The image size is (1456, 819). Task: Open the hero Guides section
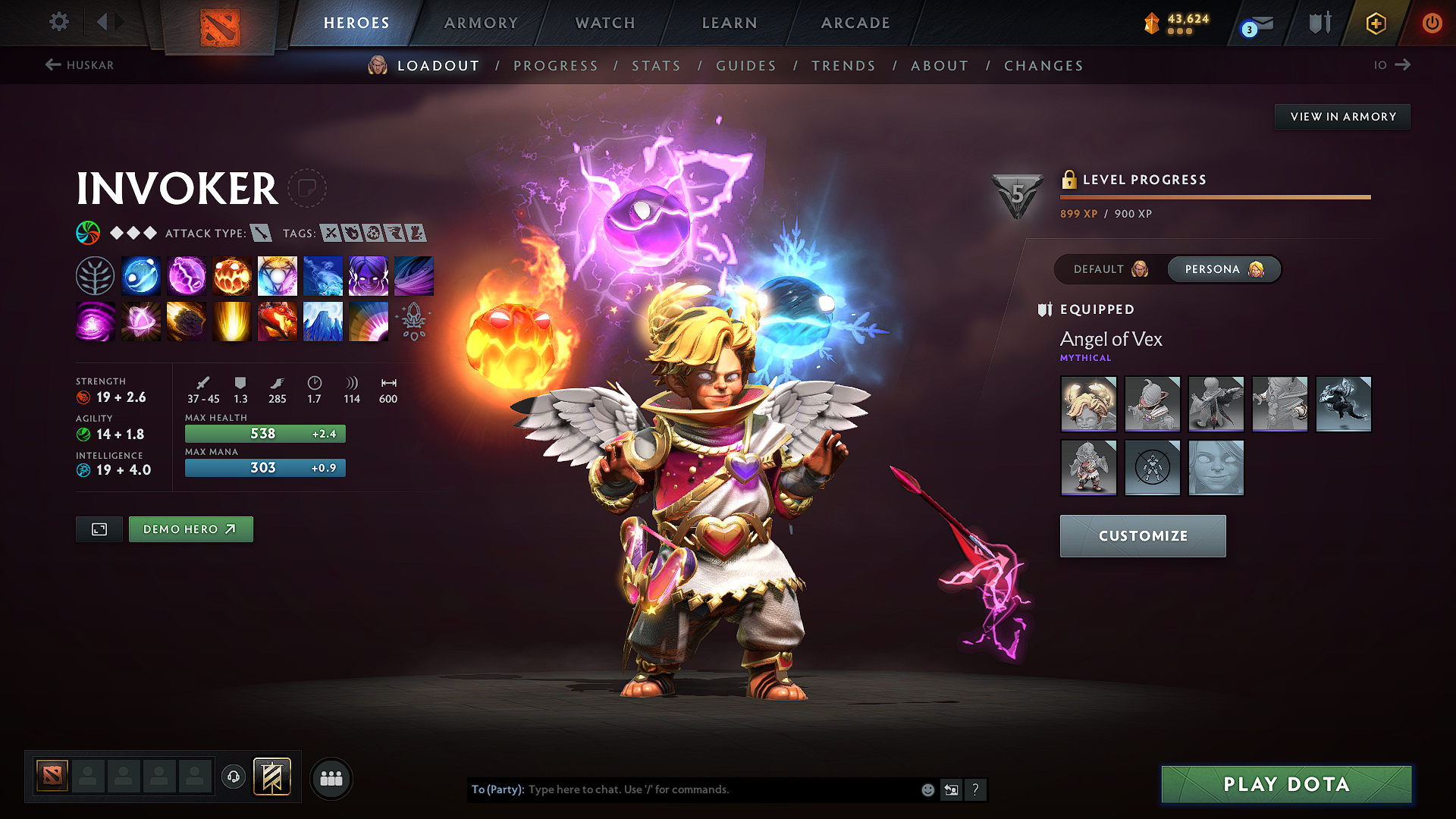[x=746, y=66]
